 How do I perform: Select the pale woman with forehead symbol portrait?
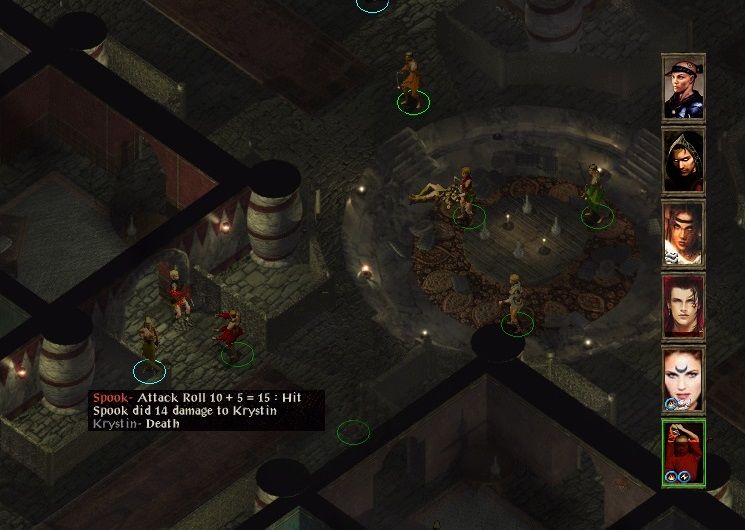(684, 379)
